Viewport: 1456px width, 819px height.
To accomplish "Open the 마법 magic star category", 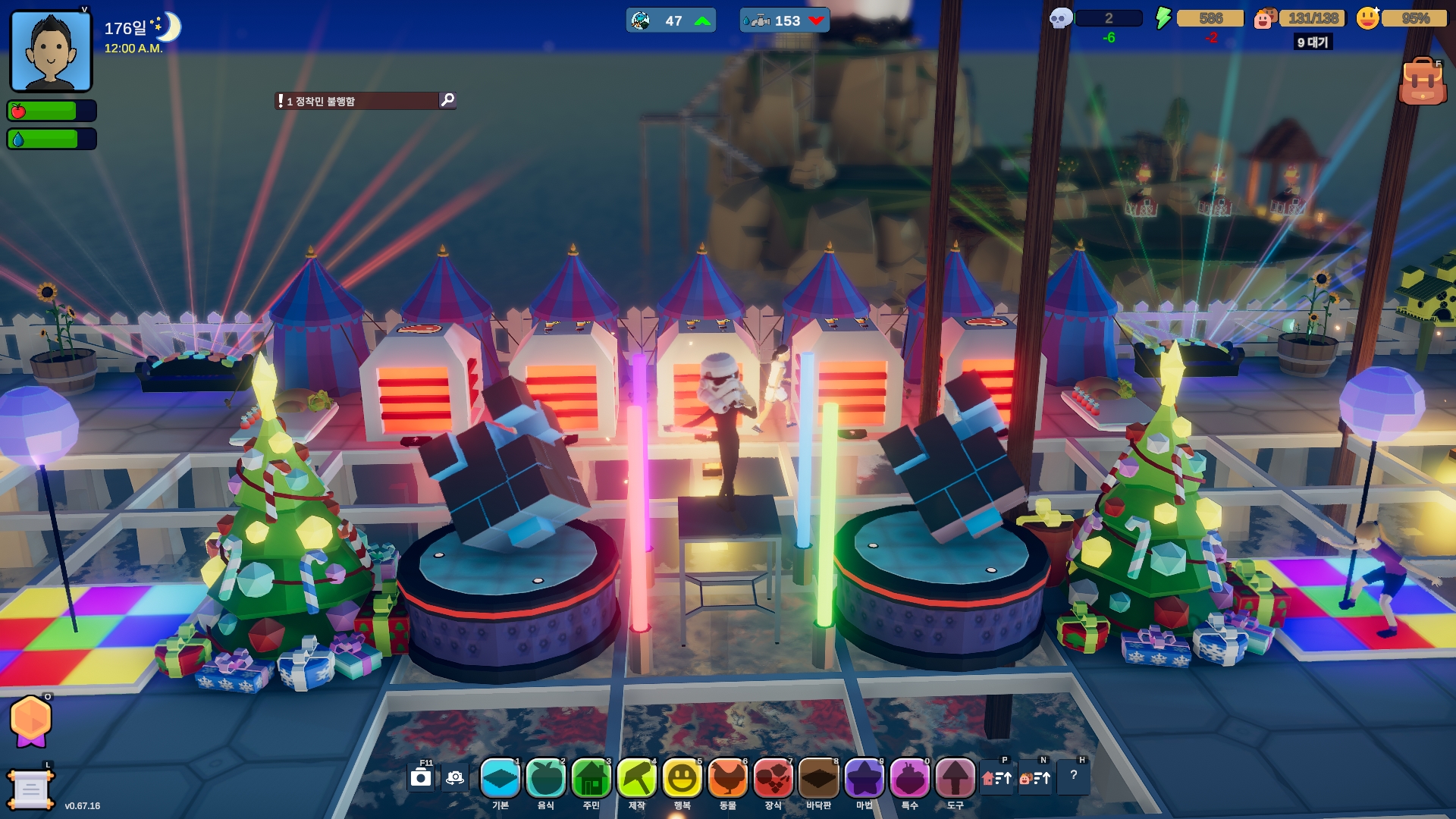I will 864,779.
